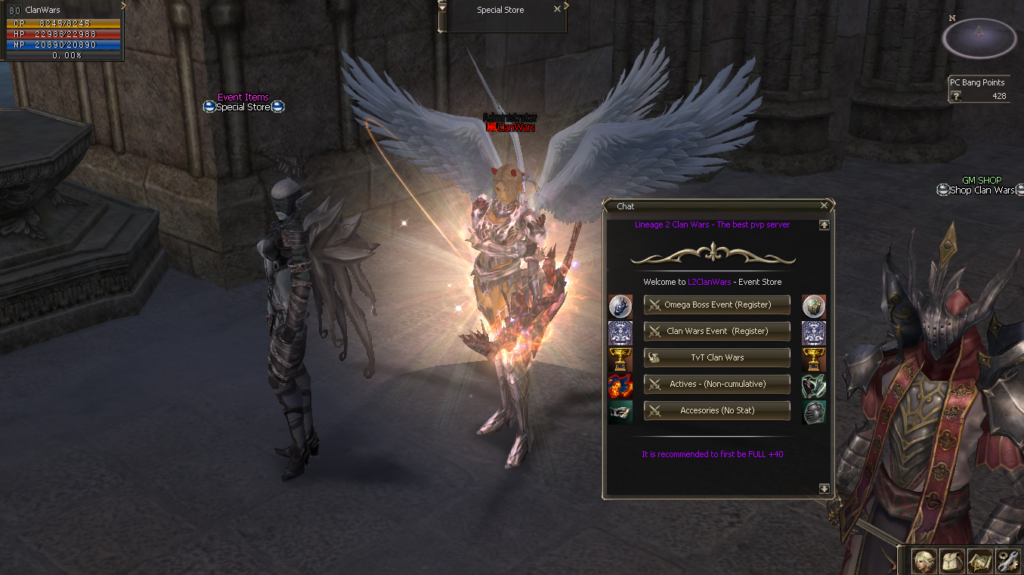Open the TvT Clan Wars option

click(x=716, y=357)
